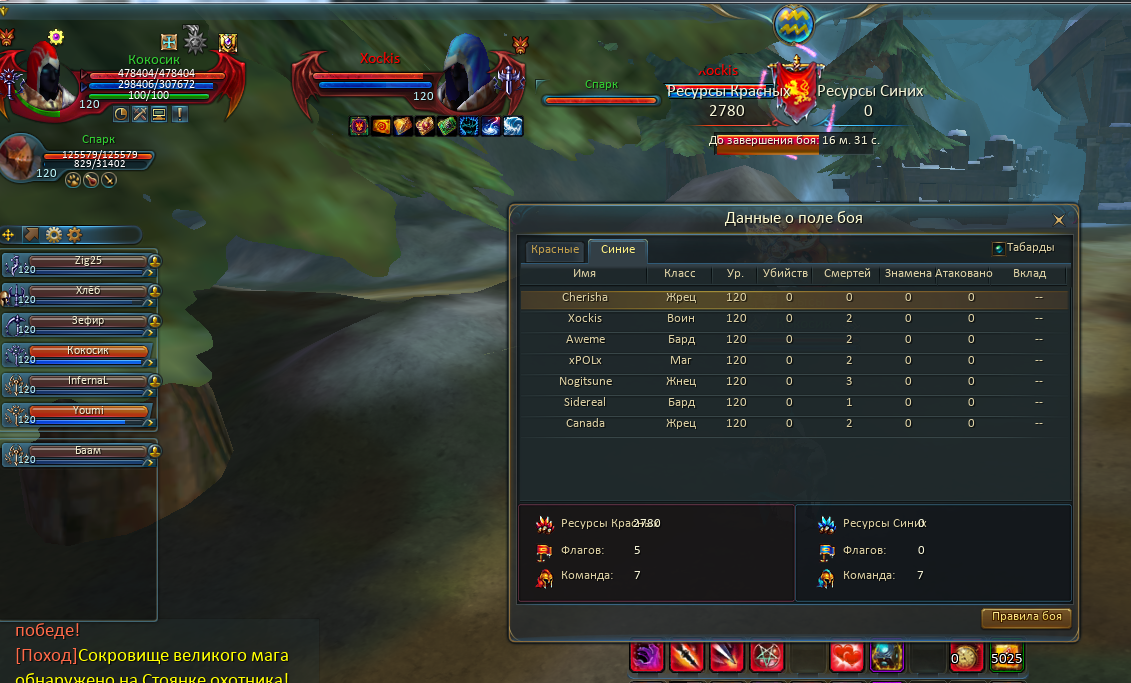1131x683 pixels.
Task: Click the pet Спарк portrait
Action: (20, 159)
